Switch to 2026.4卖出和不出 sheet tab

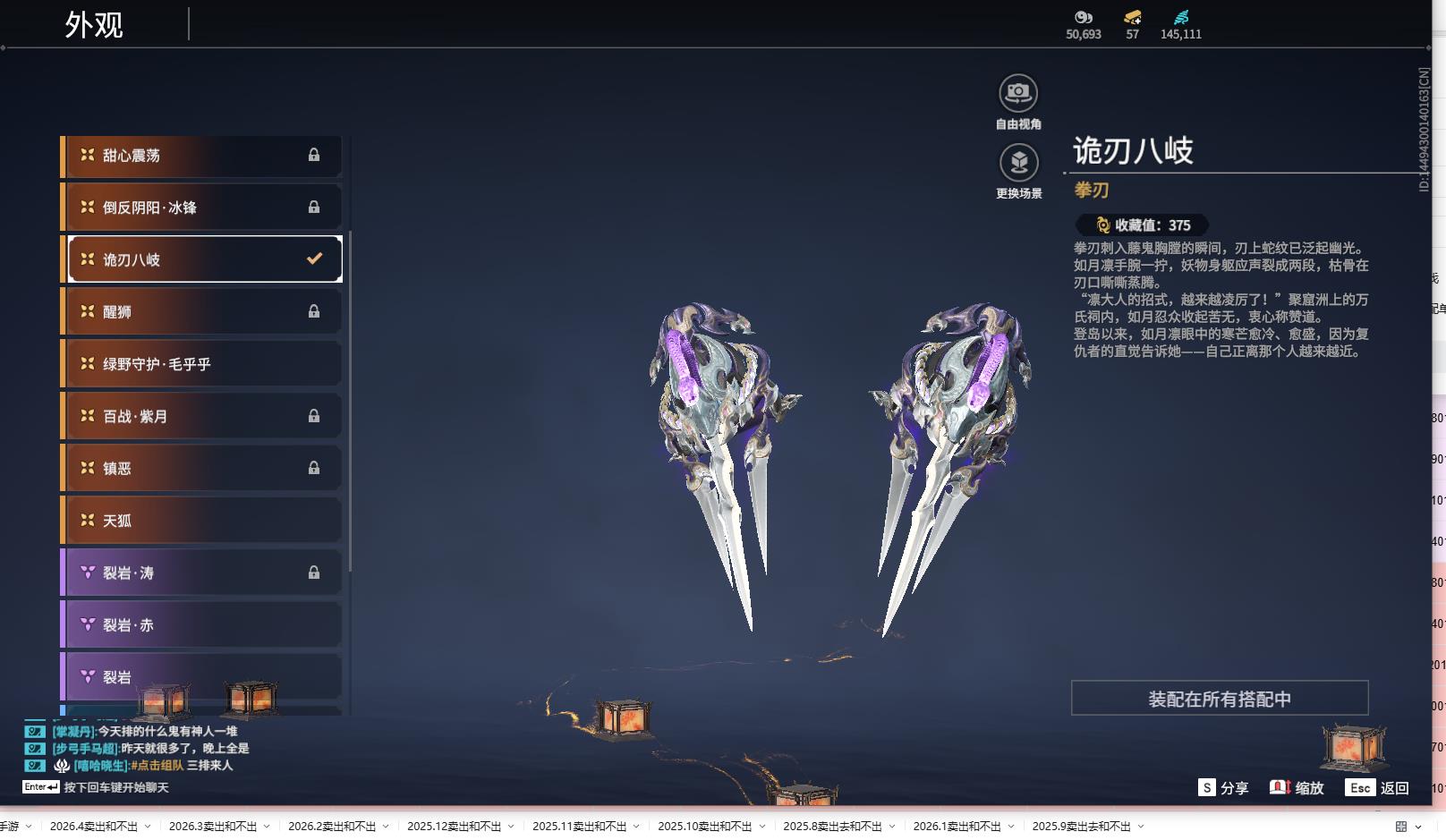click(x=94, y=827)
